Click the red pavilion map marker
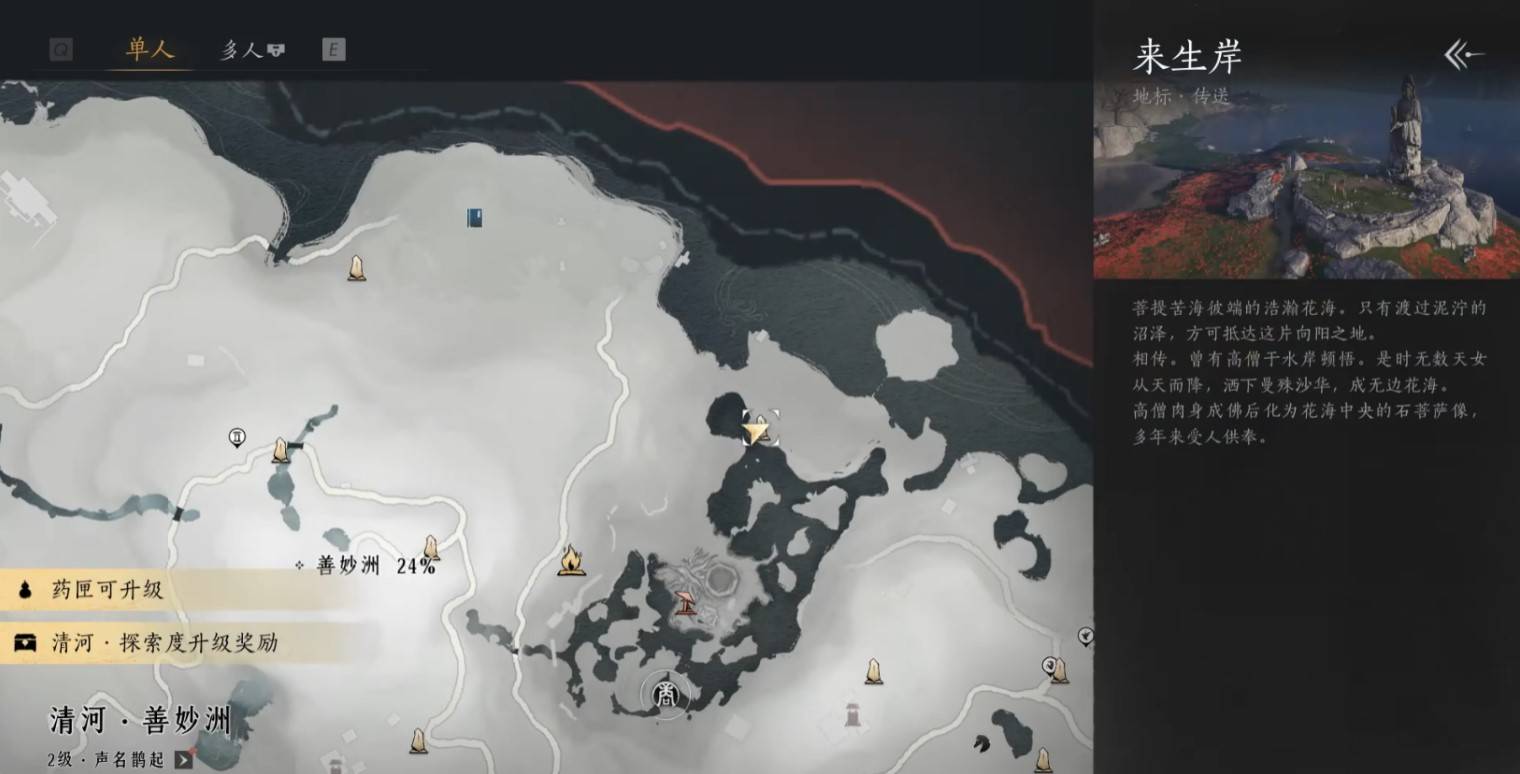This screenshot has width=1520, height=774. (687, 603)
